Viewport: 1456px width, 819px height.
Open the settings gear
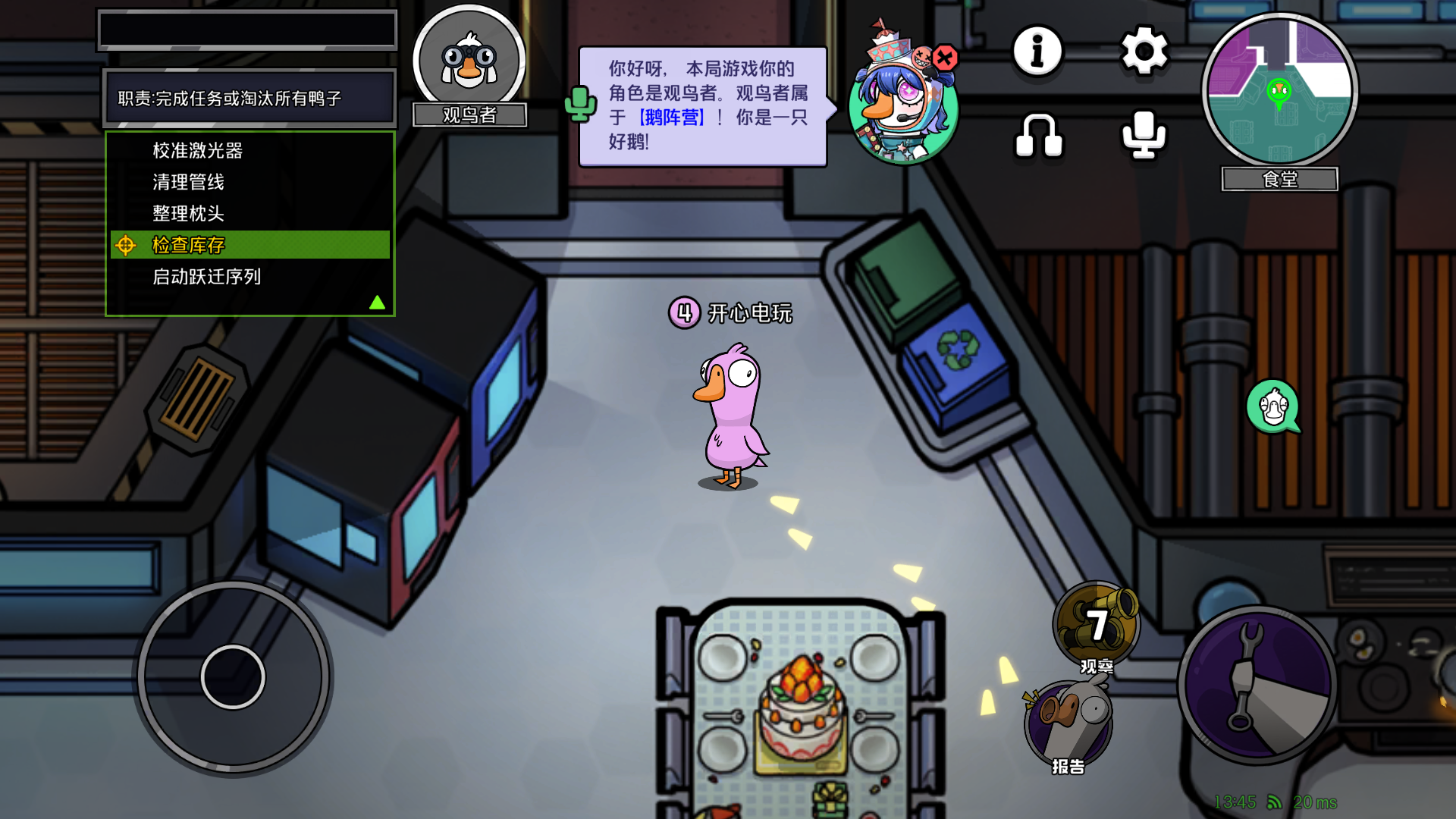click(1145, 52)
